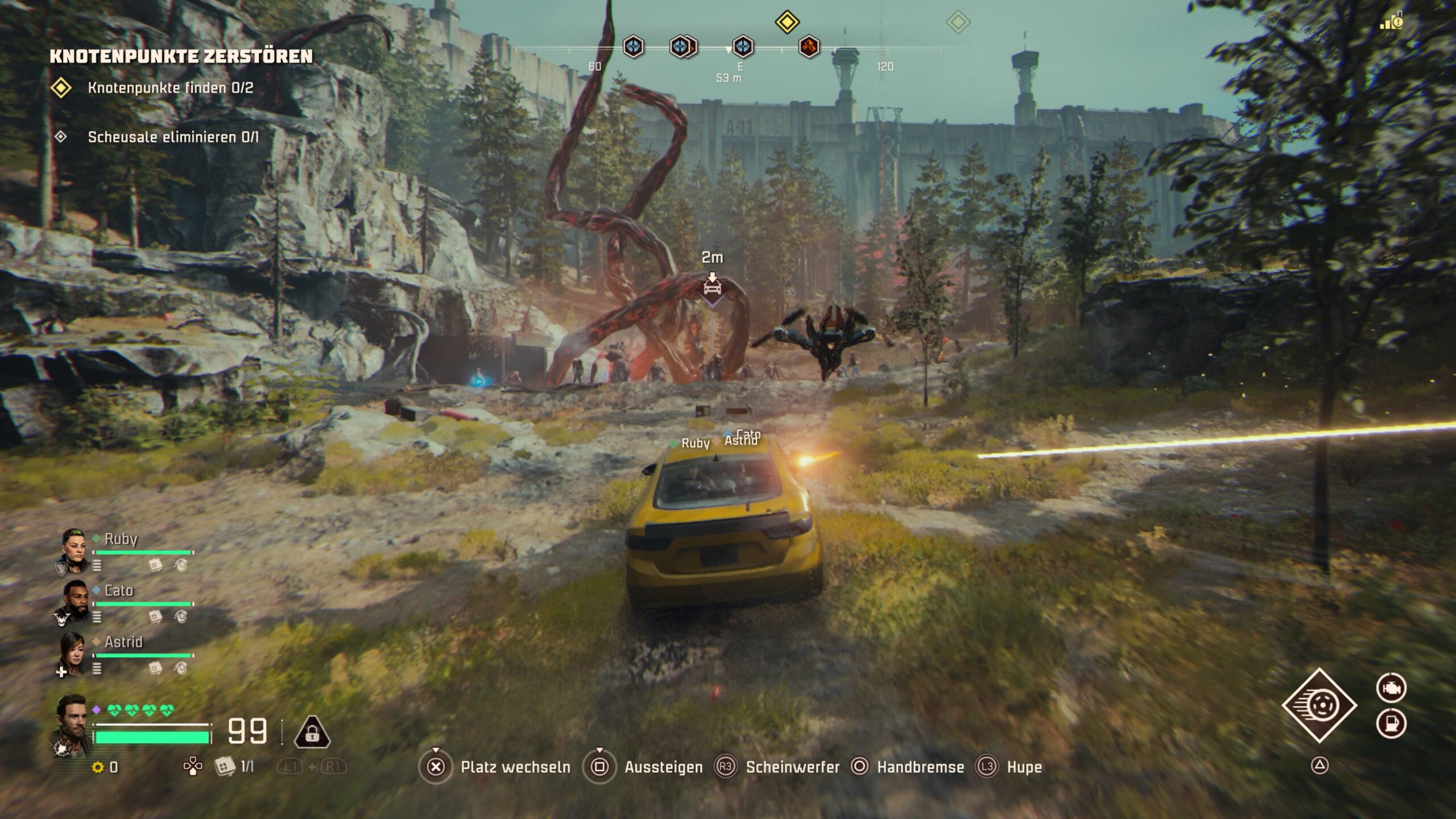Image resolution: width=1456 pixels, height=819 pixels.
Task: Click the network connection warning icon
Action: pyautogui.click(x=1391, y=22)
